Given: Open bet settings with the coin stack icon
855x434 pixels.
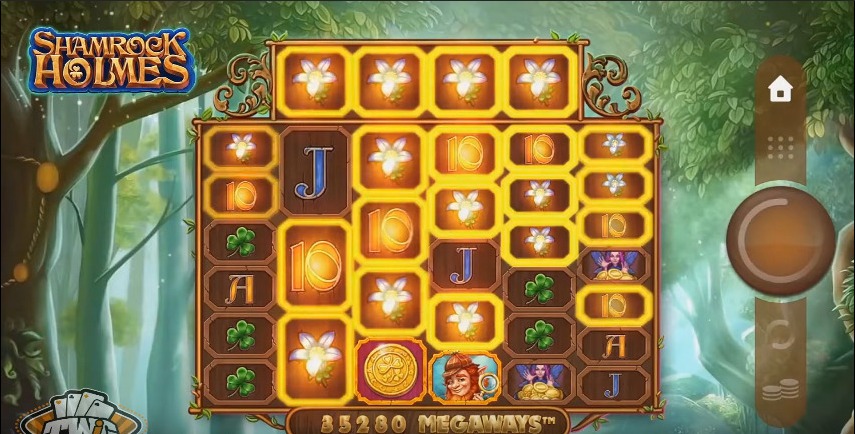Looking at the screenshot, I should [x=780, y=391].
